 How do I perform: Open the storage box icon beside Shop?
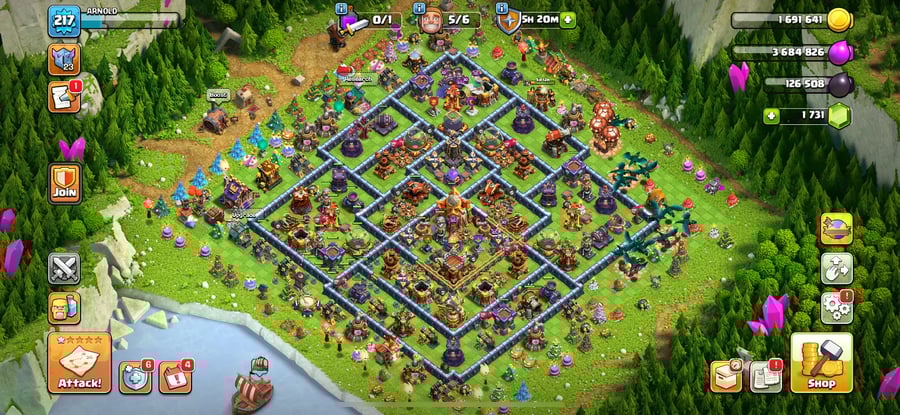click(727, 375)
